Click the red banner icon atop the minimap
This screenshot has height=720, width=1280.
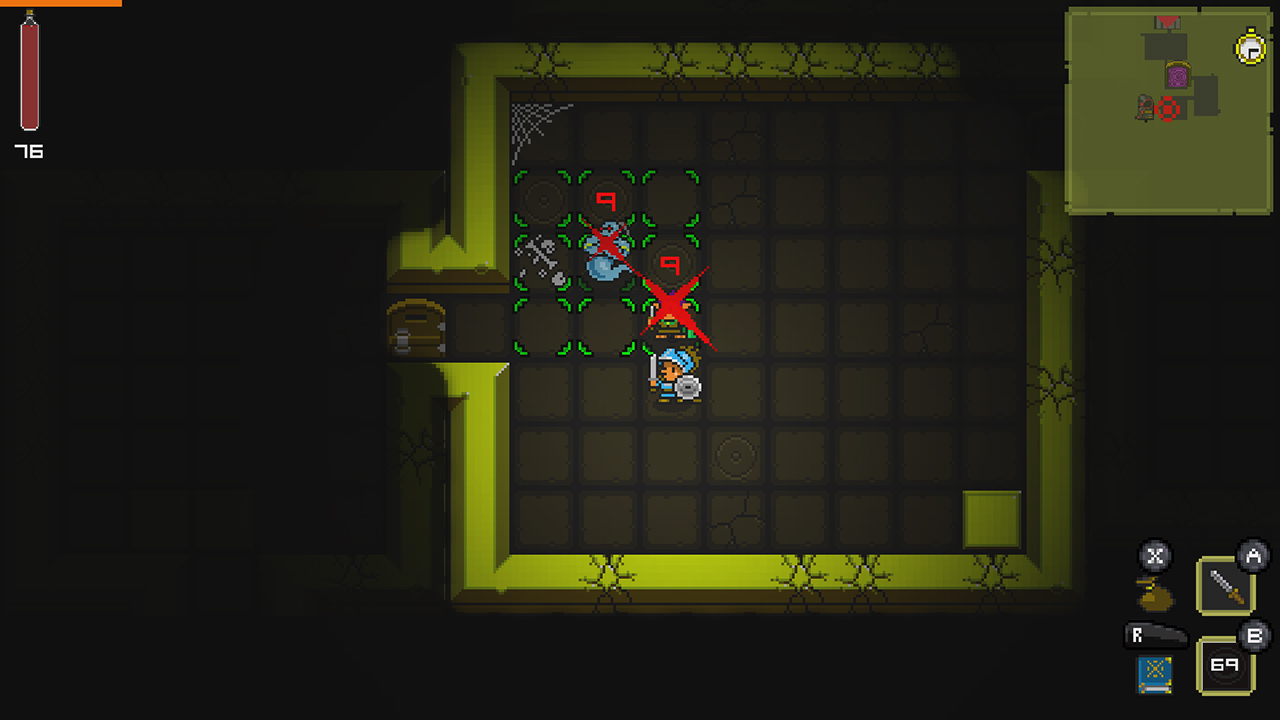[x=1167, y=19]
